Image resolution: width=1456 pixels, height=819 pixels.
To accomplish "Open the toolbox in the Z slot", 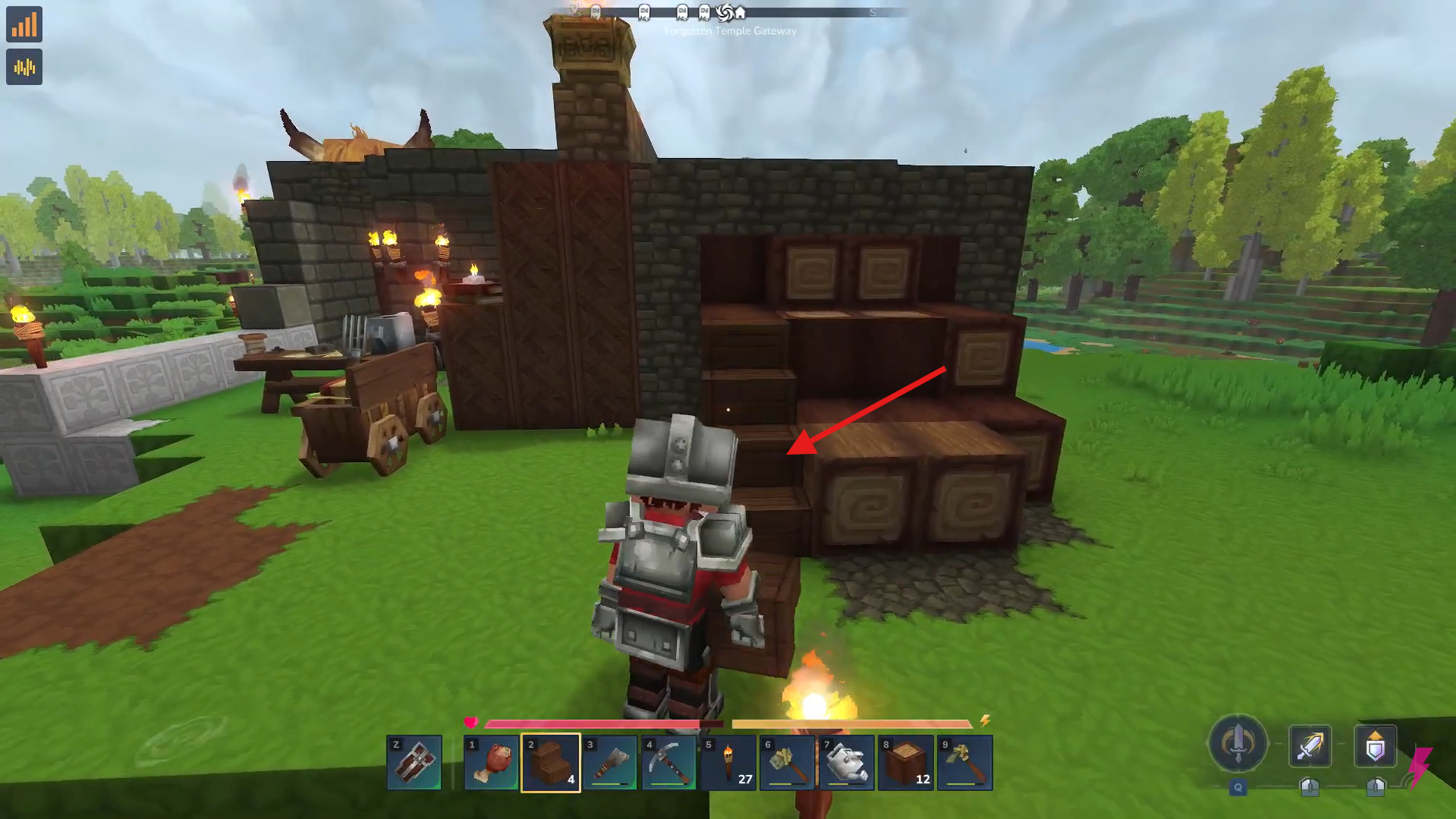I will (414, 762).
